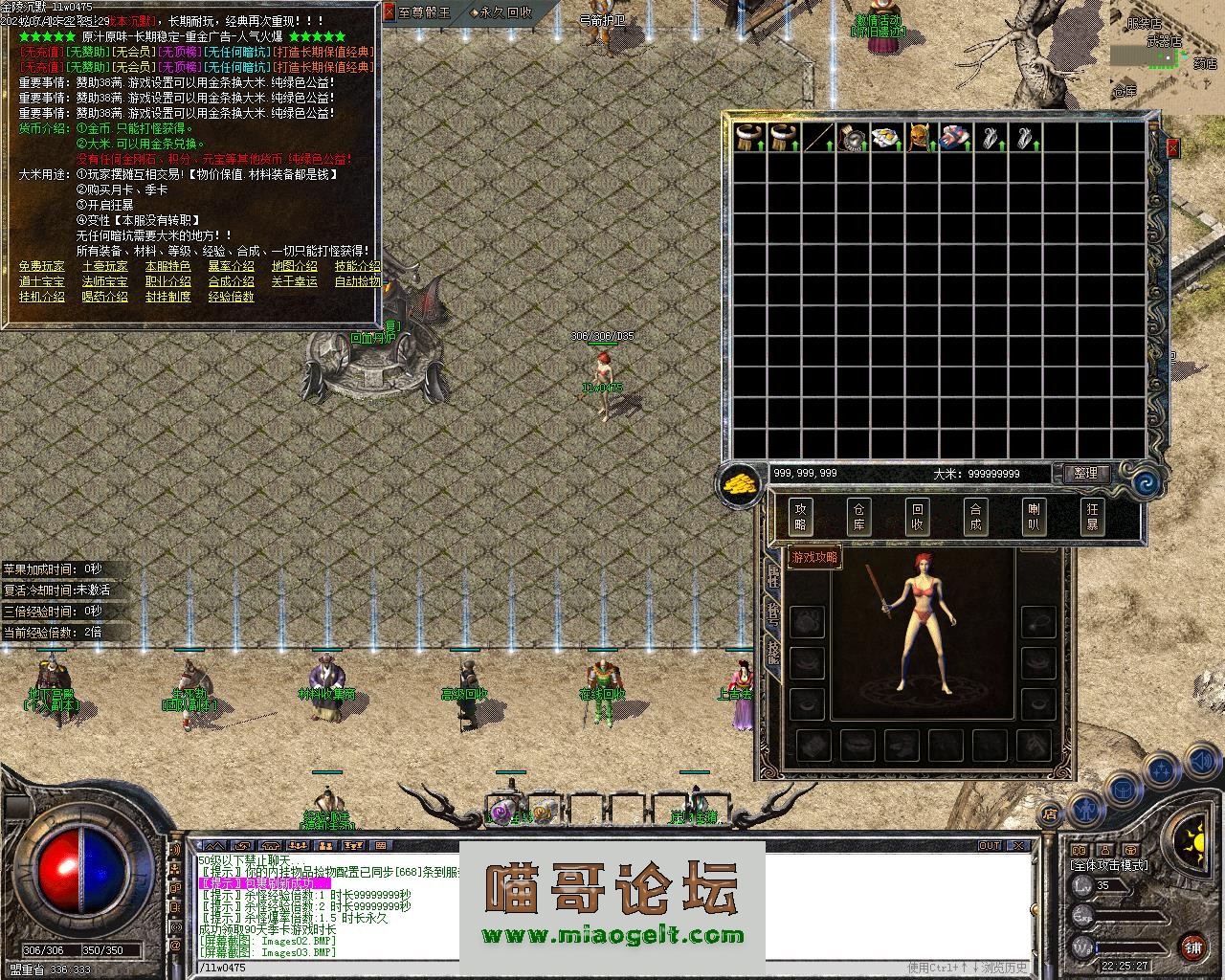Open the character figure round button
Screen dimensions: 1225x980
[x=1086, y=809]
